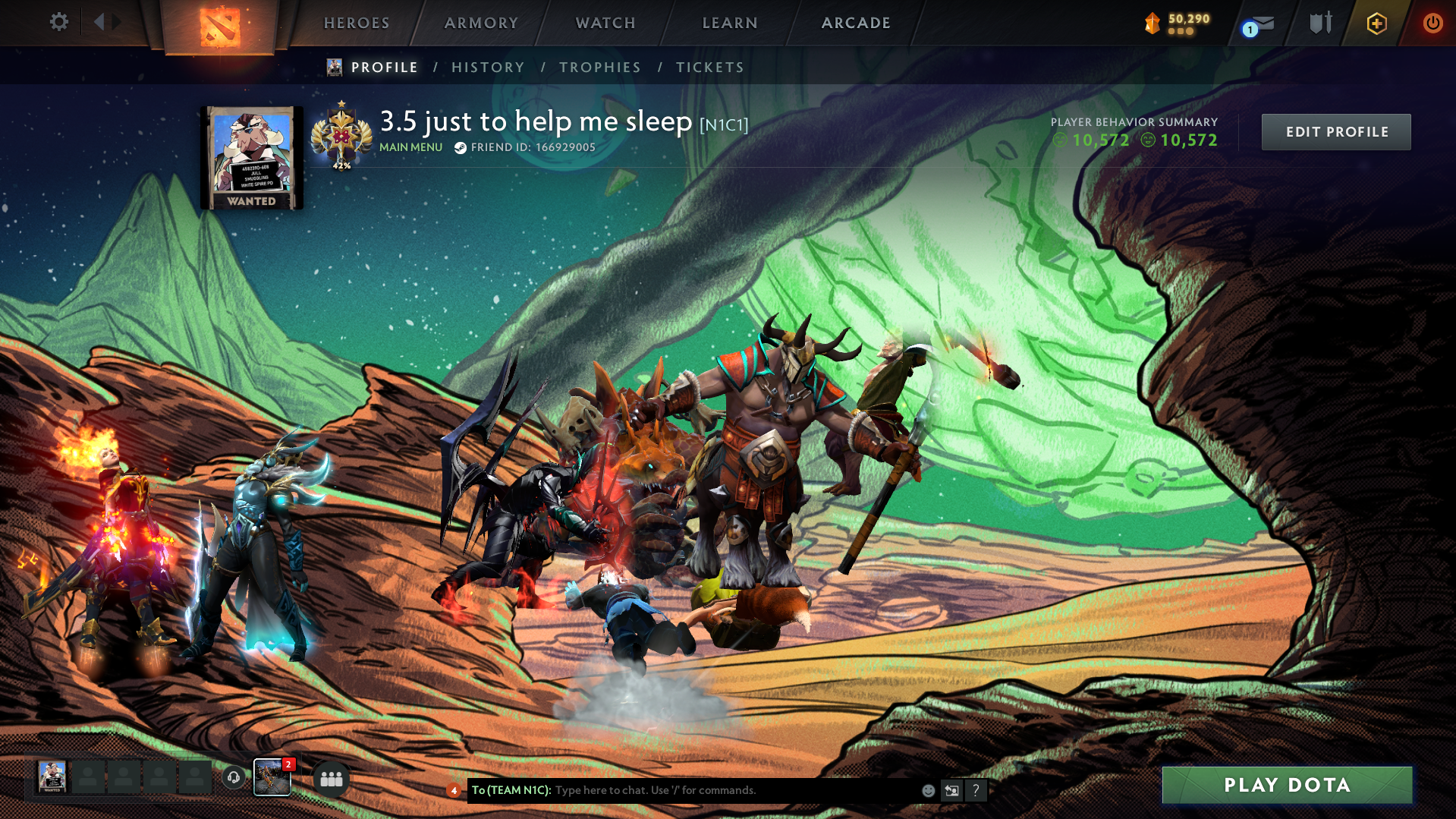Click the Dota 2 logo home button
The height and width of the screenshot is (819, 1456).
point(219,27)
